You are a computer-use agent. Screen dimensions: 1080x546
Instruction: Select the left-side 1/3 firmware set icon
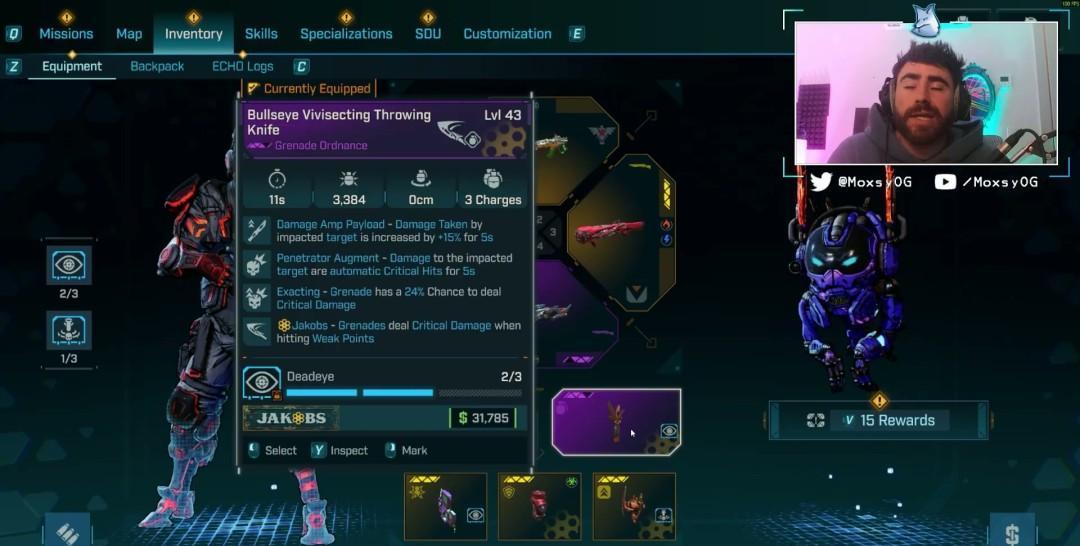click(x=70, y=330)
